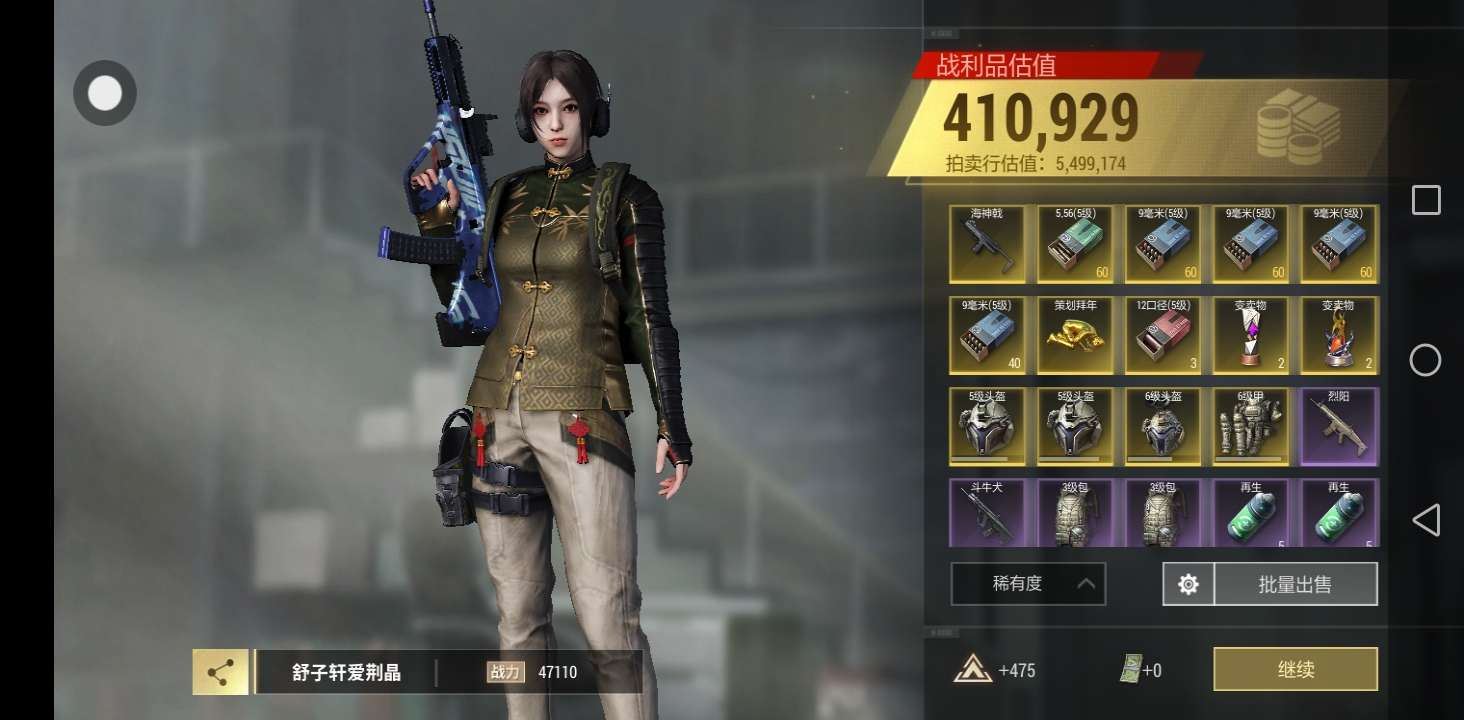The width and height of the screenshot is (1464, 720).
Task: Open 批量出售 bulk sell
Action: 1294,584
